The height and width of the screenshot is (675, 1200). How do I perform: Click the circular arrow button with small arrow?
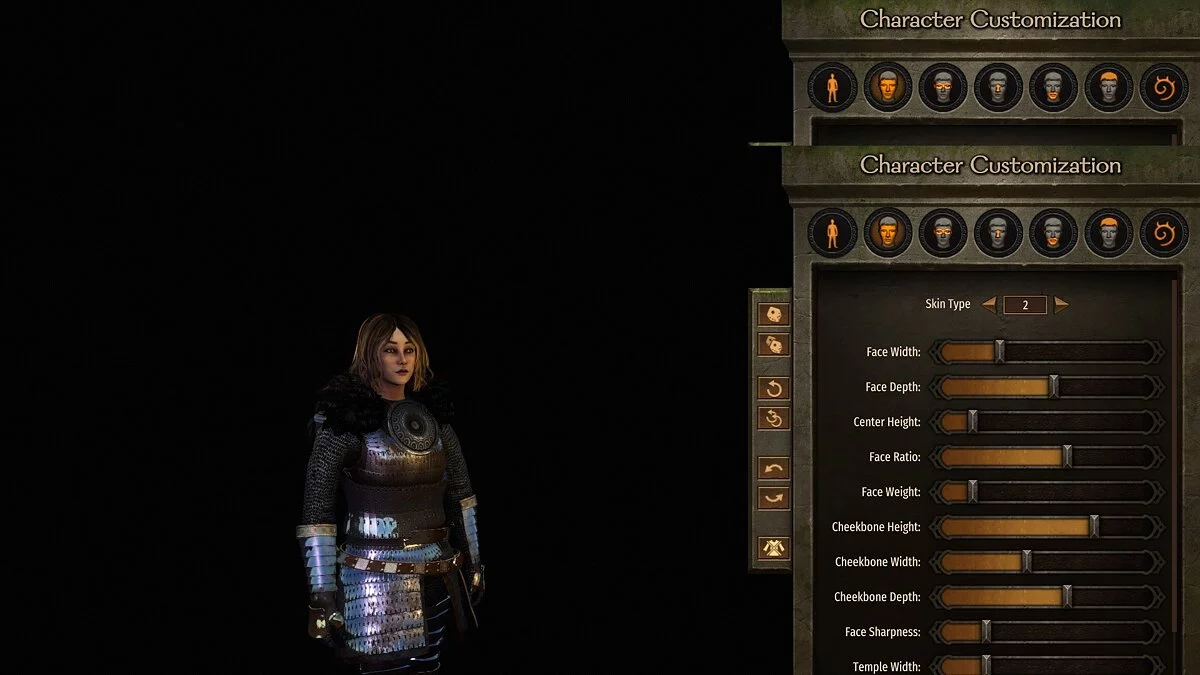(x=774, y=418)
